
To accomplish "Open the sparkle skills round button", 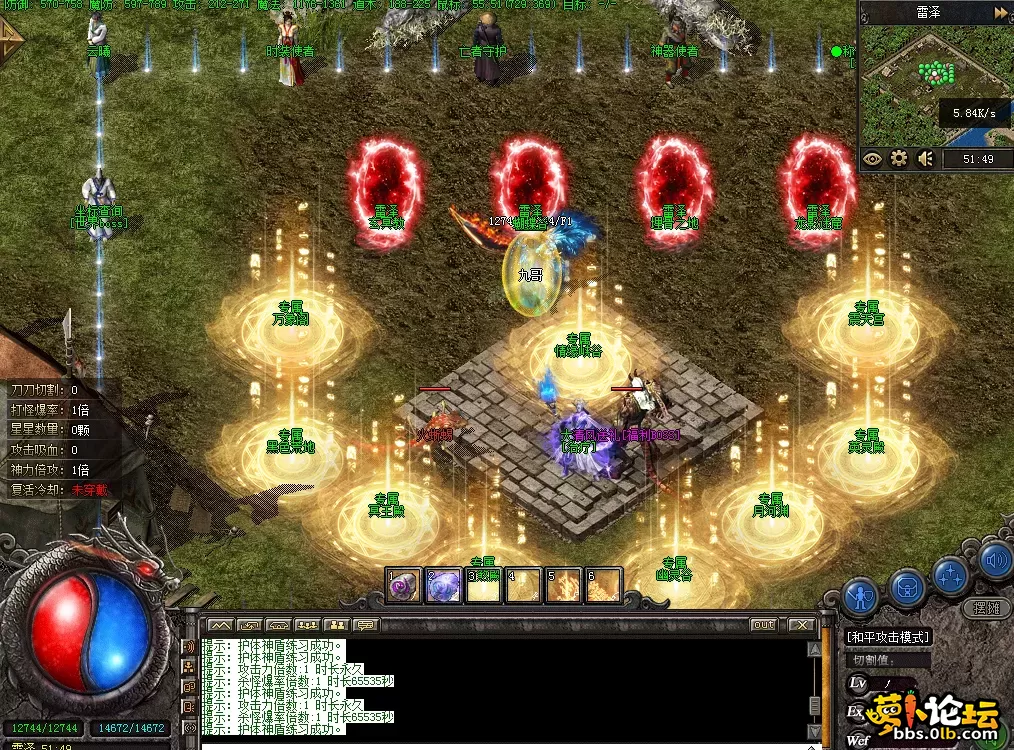I will click(951, 574).
